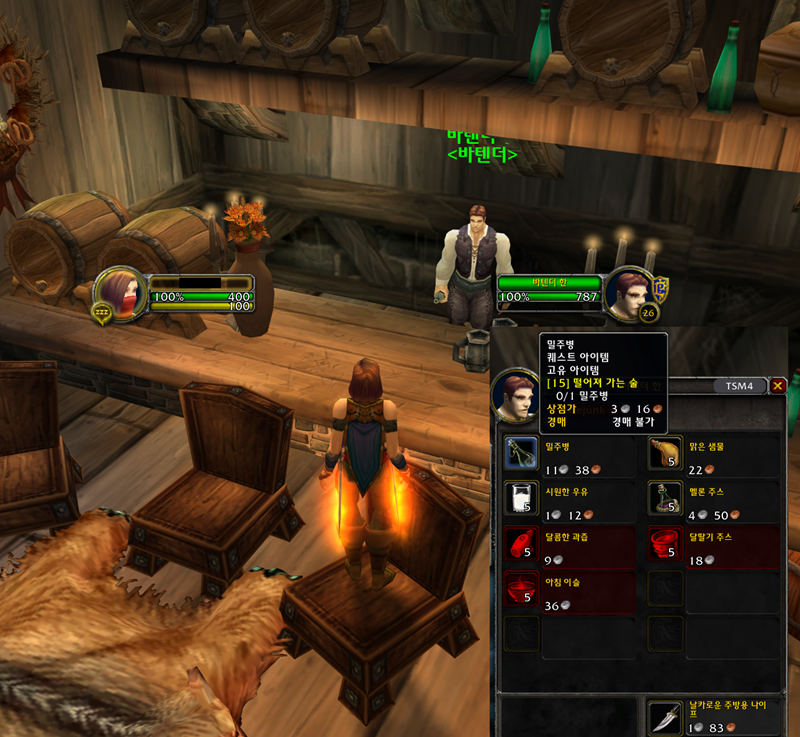Buy back the sharp kitchen knife
The width and height of the screenshot is (800, 737).
(x=665, y=718)
